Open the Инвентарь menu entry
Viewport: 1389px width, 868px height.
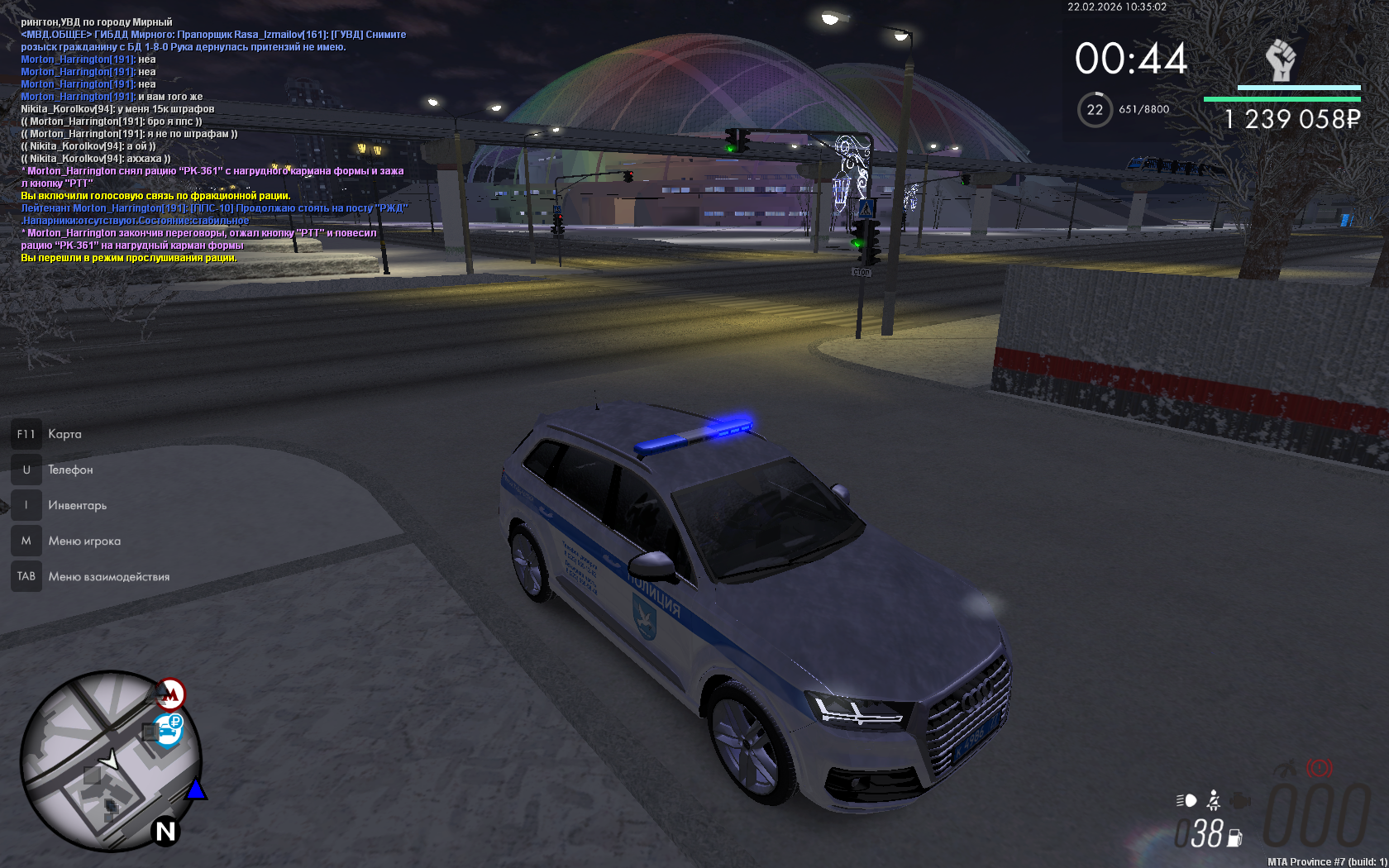coord(77,505)
